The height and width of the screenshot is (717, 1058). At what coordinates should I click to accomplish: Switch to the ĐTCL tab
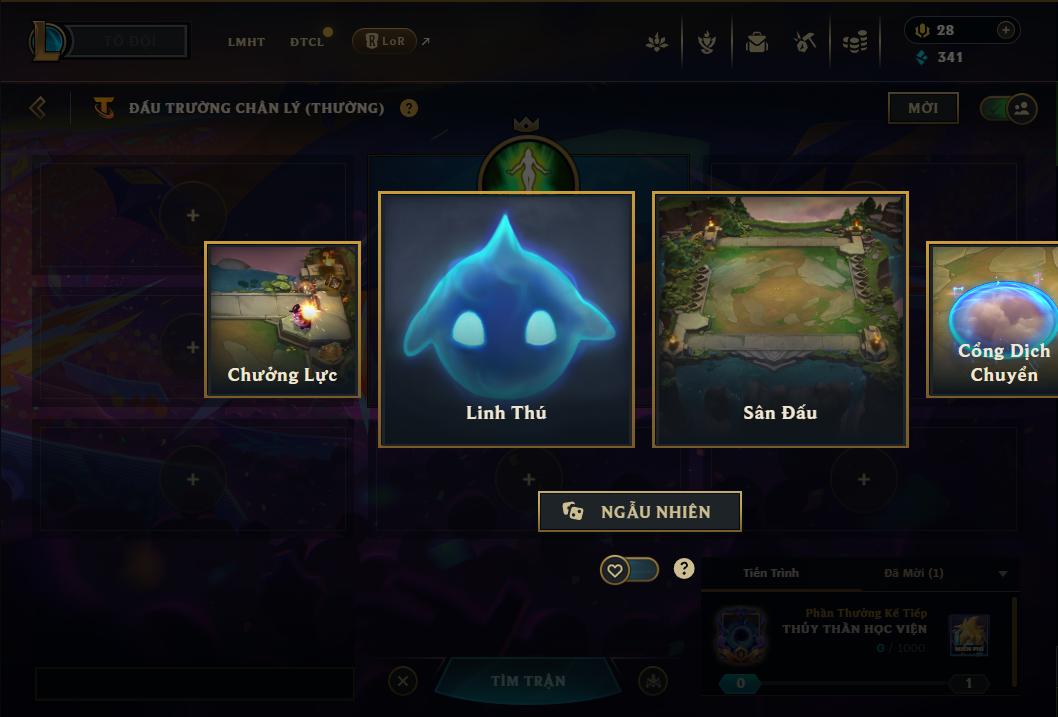coord(307,42)
